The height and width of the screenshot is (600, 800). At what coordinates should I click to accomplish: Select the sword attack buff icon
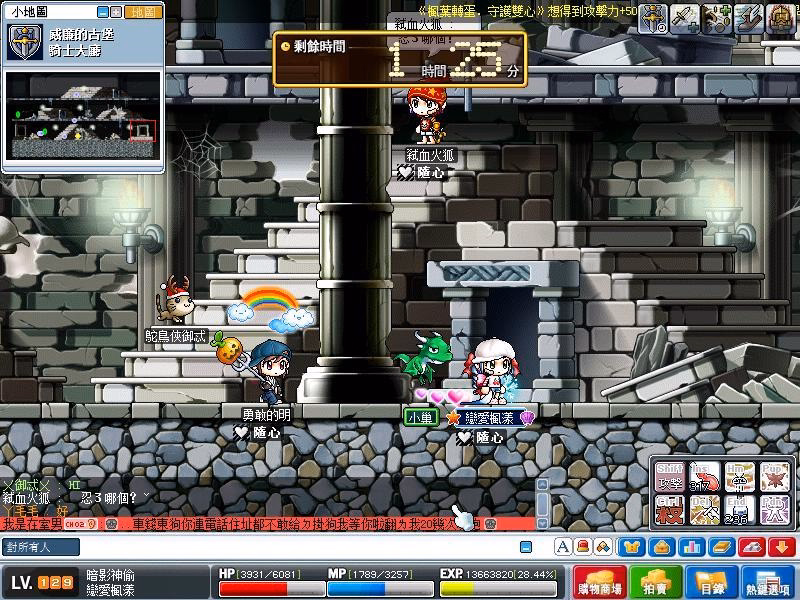pos(685,17)
